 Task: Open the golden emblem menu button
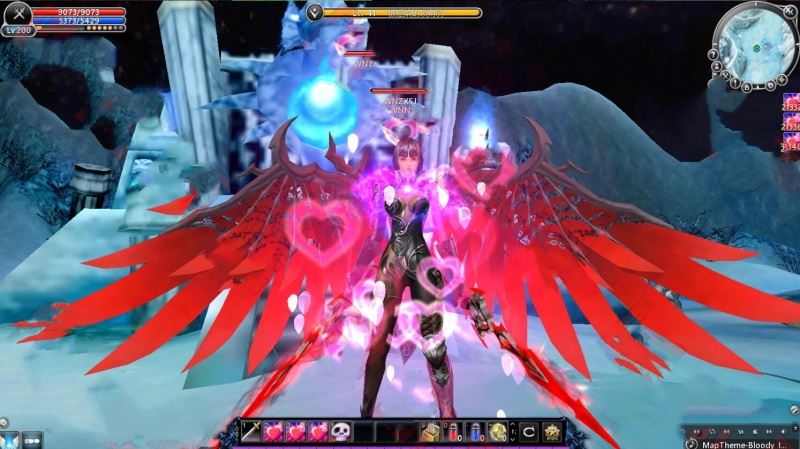553,431
